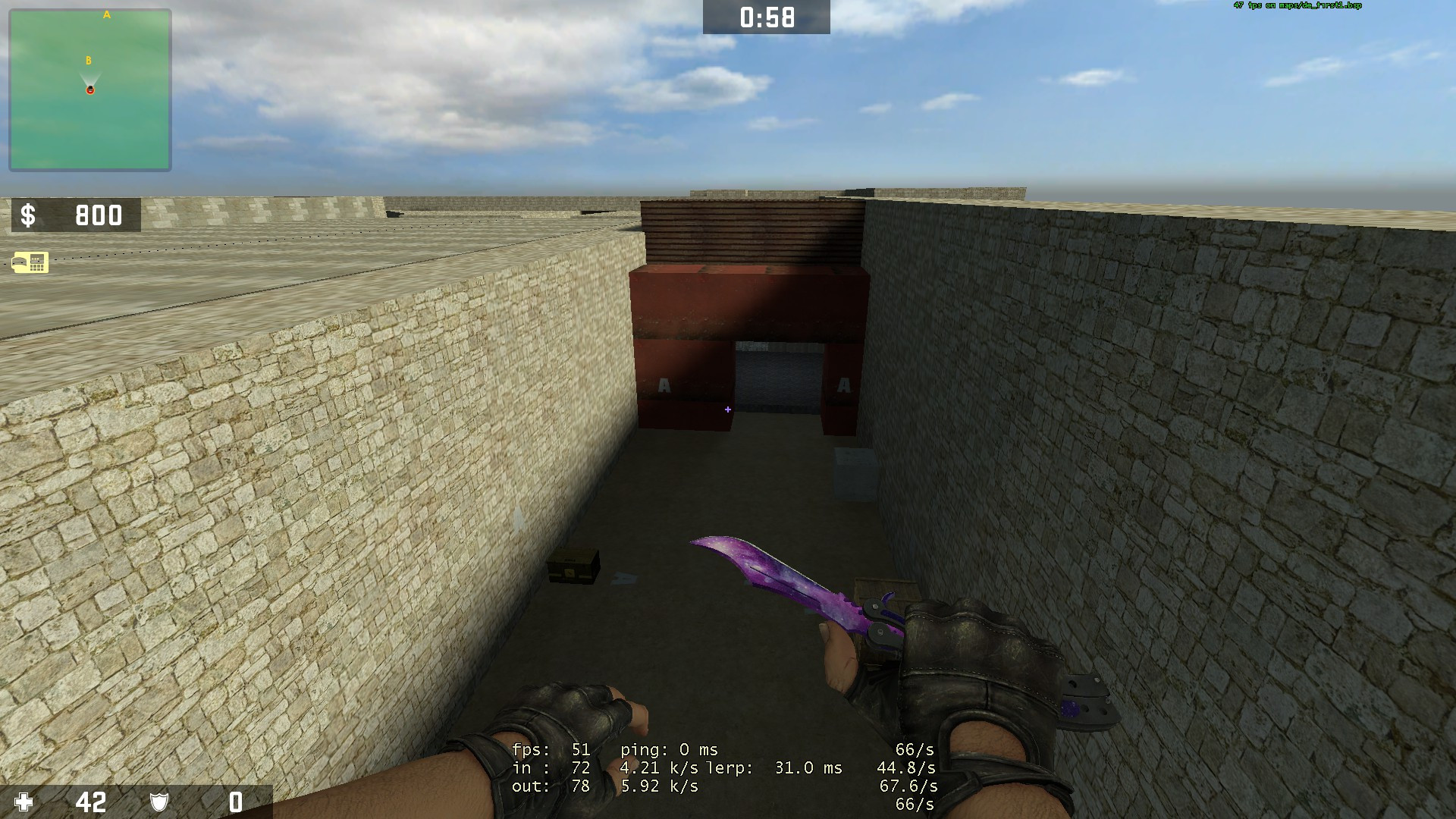Click the health cross icon
Image resolution: width=1456 pixels, height=819 pixels.
tap(25, 800)
